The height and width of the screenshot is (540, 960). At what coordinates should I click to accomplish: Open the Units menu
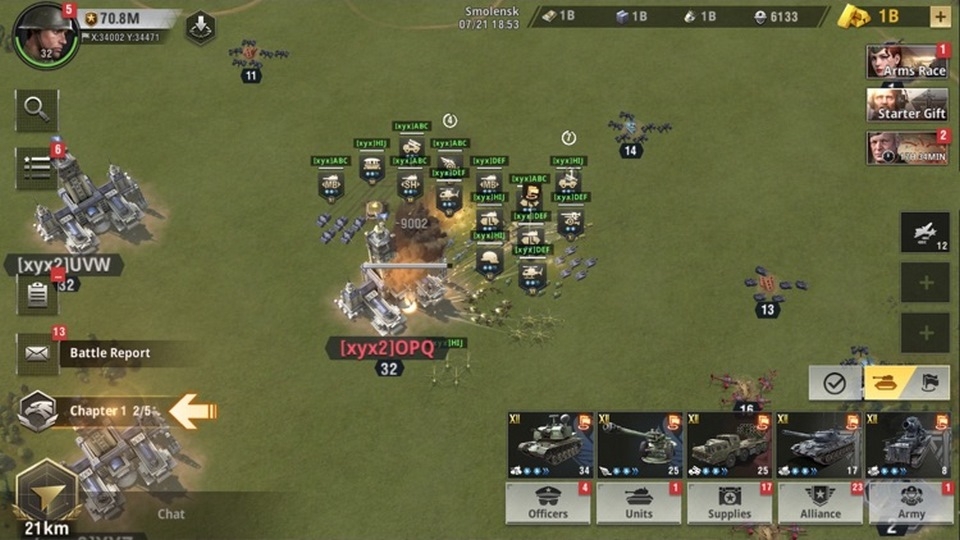(x=638, y=503)
